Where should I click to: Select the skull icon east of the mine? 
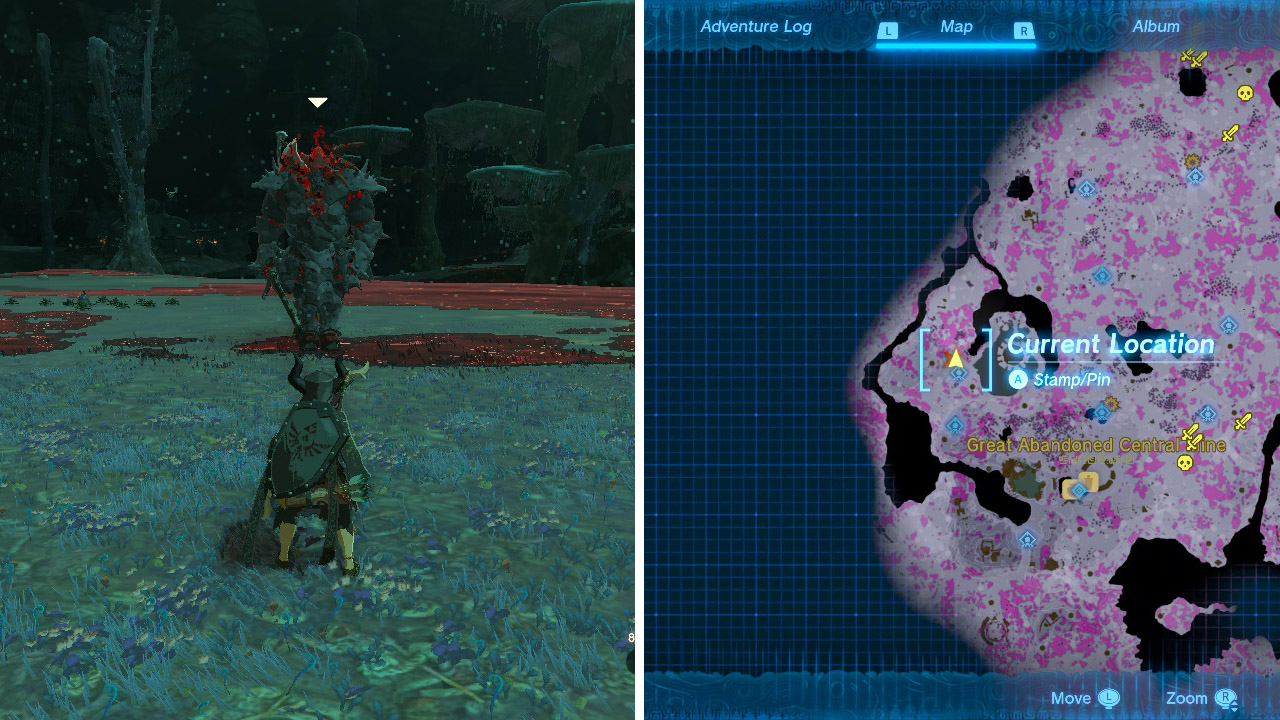click(1185, 463)
